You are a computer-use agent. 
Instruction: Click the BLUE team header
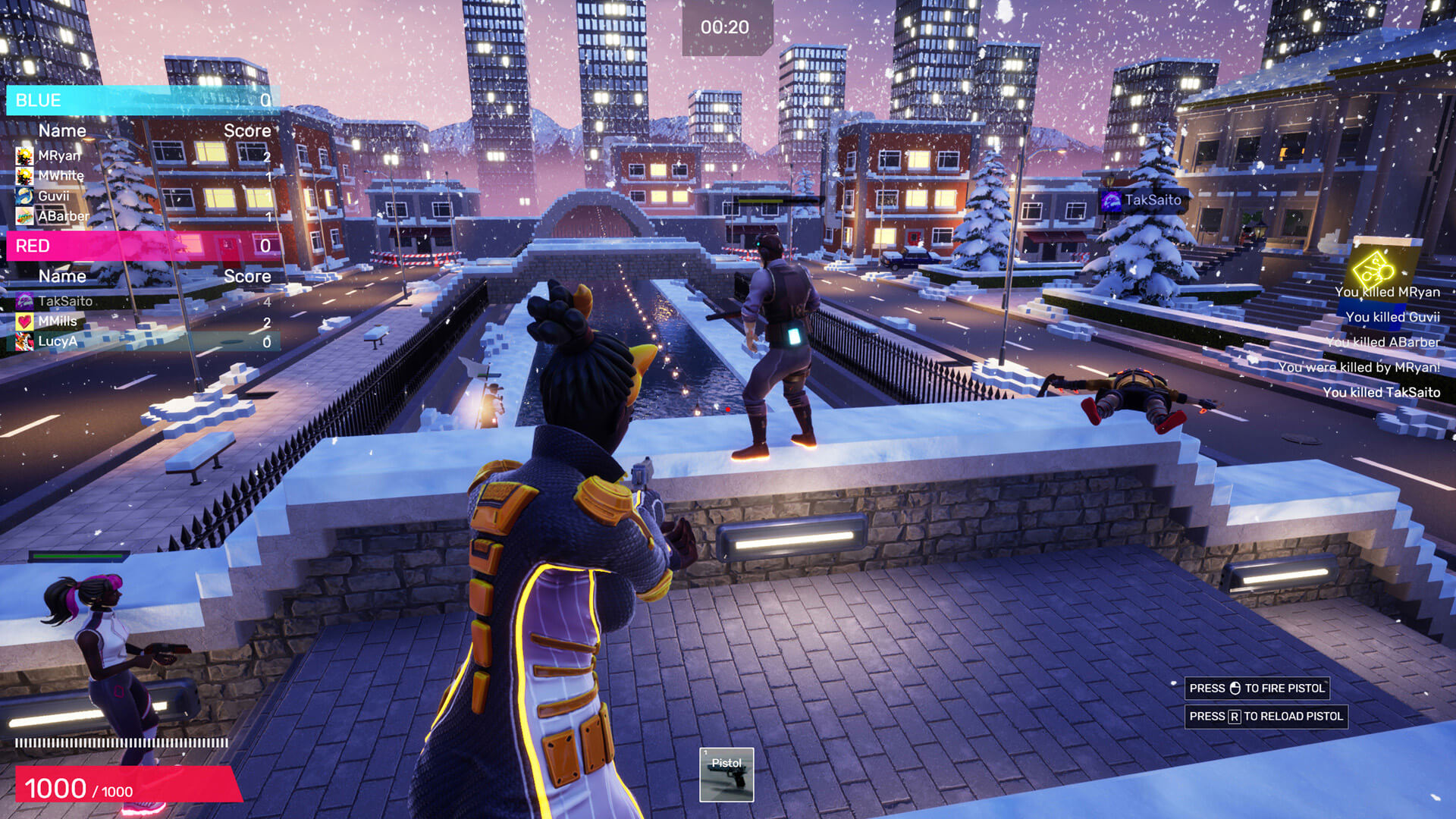pyautogui.click(x=143, y=100)
